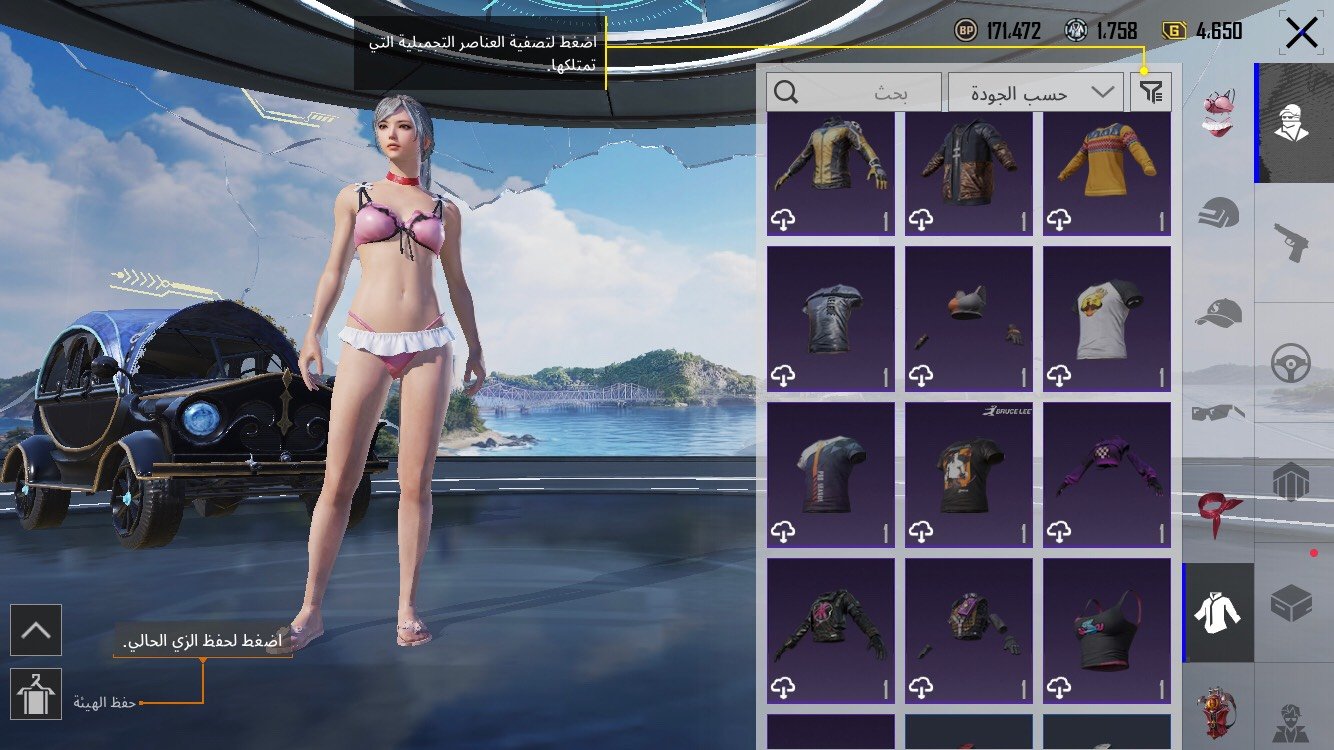Click the search field in the inventory

click(x=854, y=93)
